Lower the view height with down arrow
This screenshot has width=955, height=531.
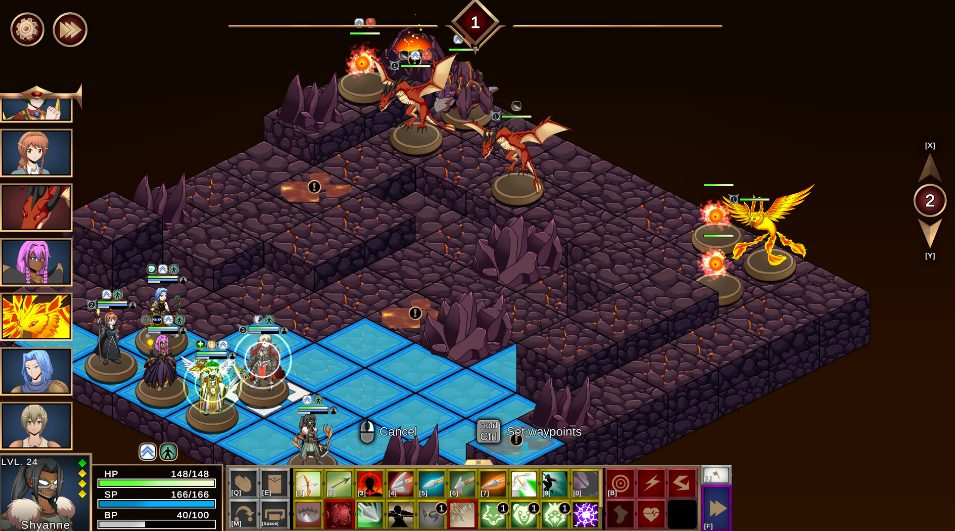tap(930, 234)
